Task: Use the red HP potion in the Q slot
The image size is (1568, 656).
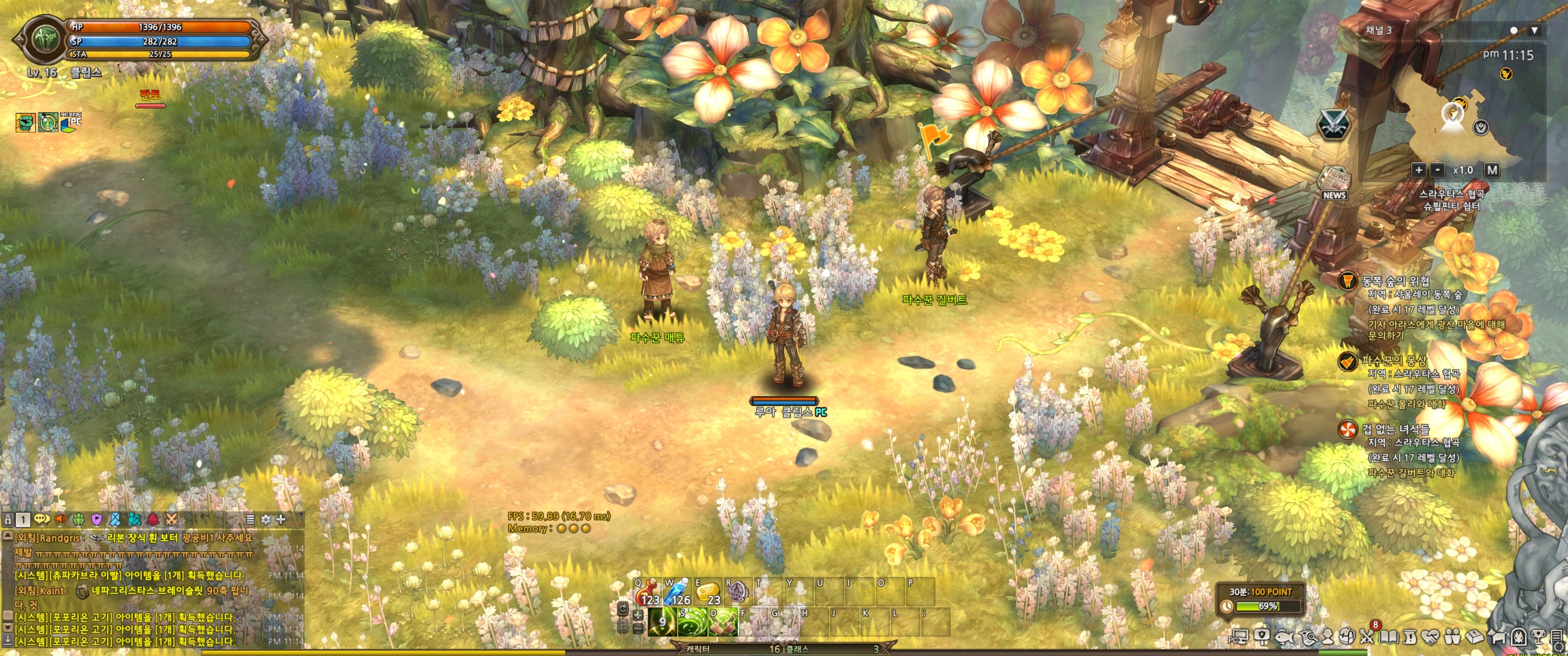Action: coord(648,591)
